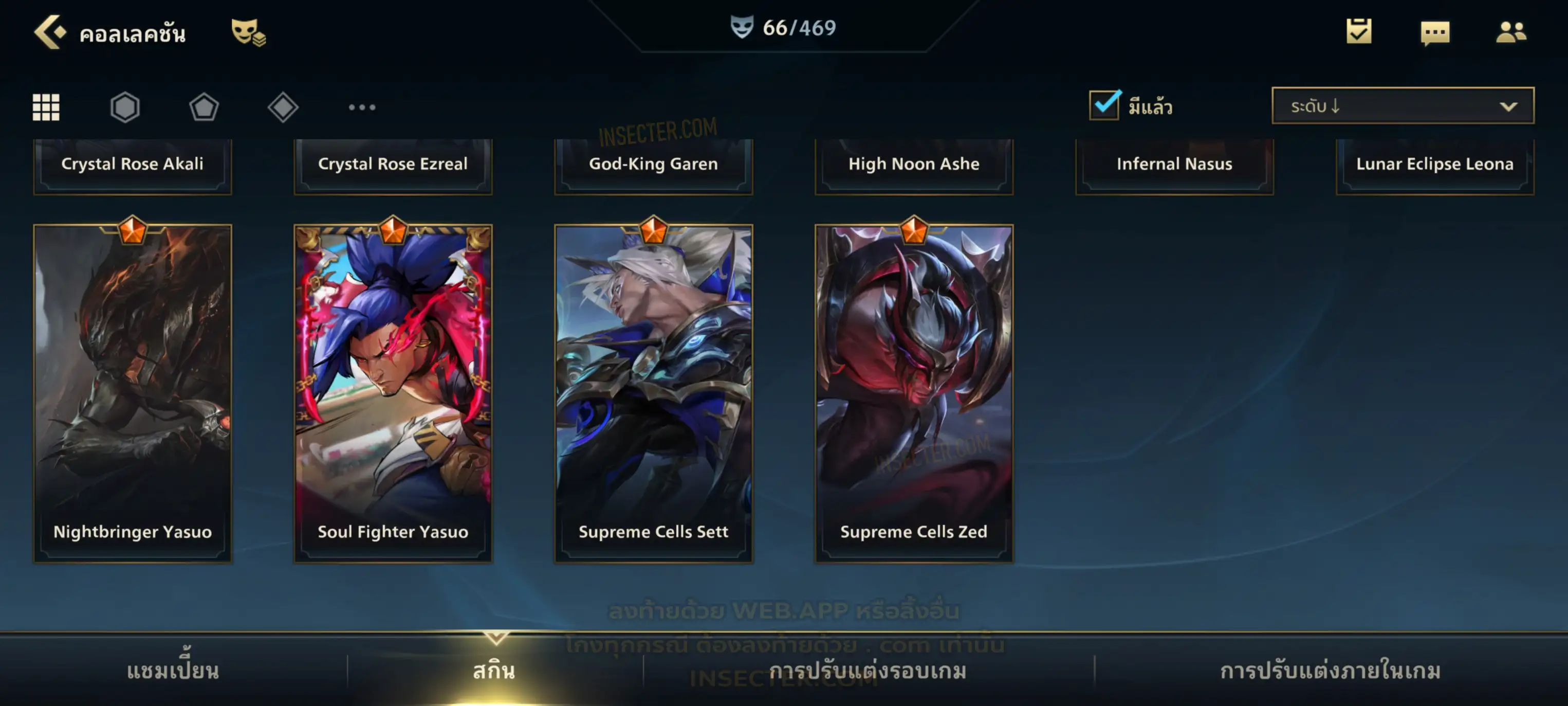This screenshot has height=706, width=1568.
Task: View the Supreme Cells Sett skin
Action: 653,393
